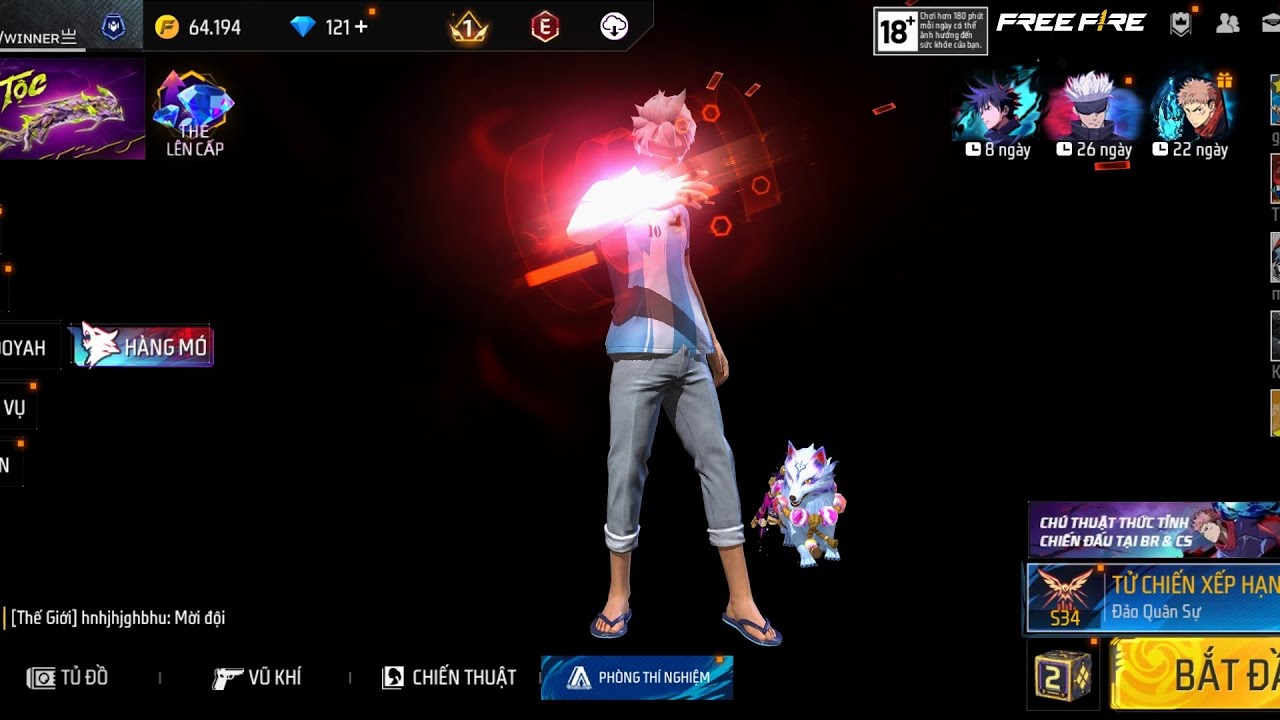
Task: Open the gold rank 1 badge
Action: point(468,28)
